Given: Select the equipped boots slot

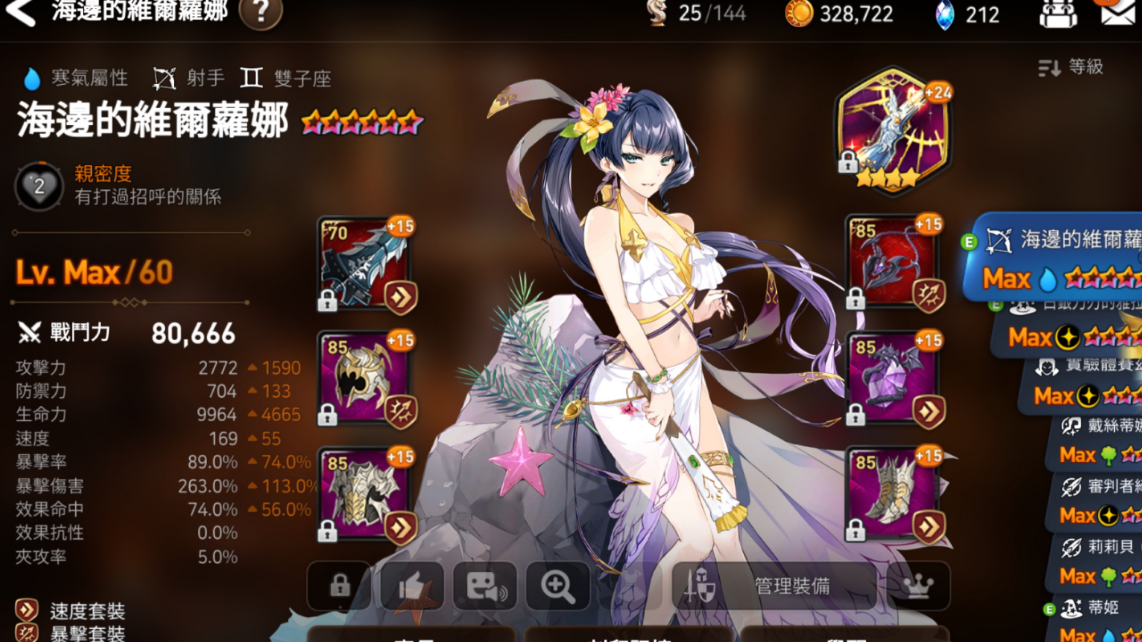Looking at the screenshot, I should pos(894,495).
